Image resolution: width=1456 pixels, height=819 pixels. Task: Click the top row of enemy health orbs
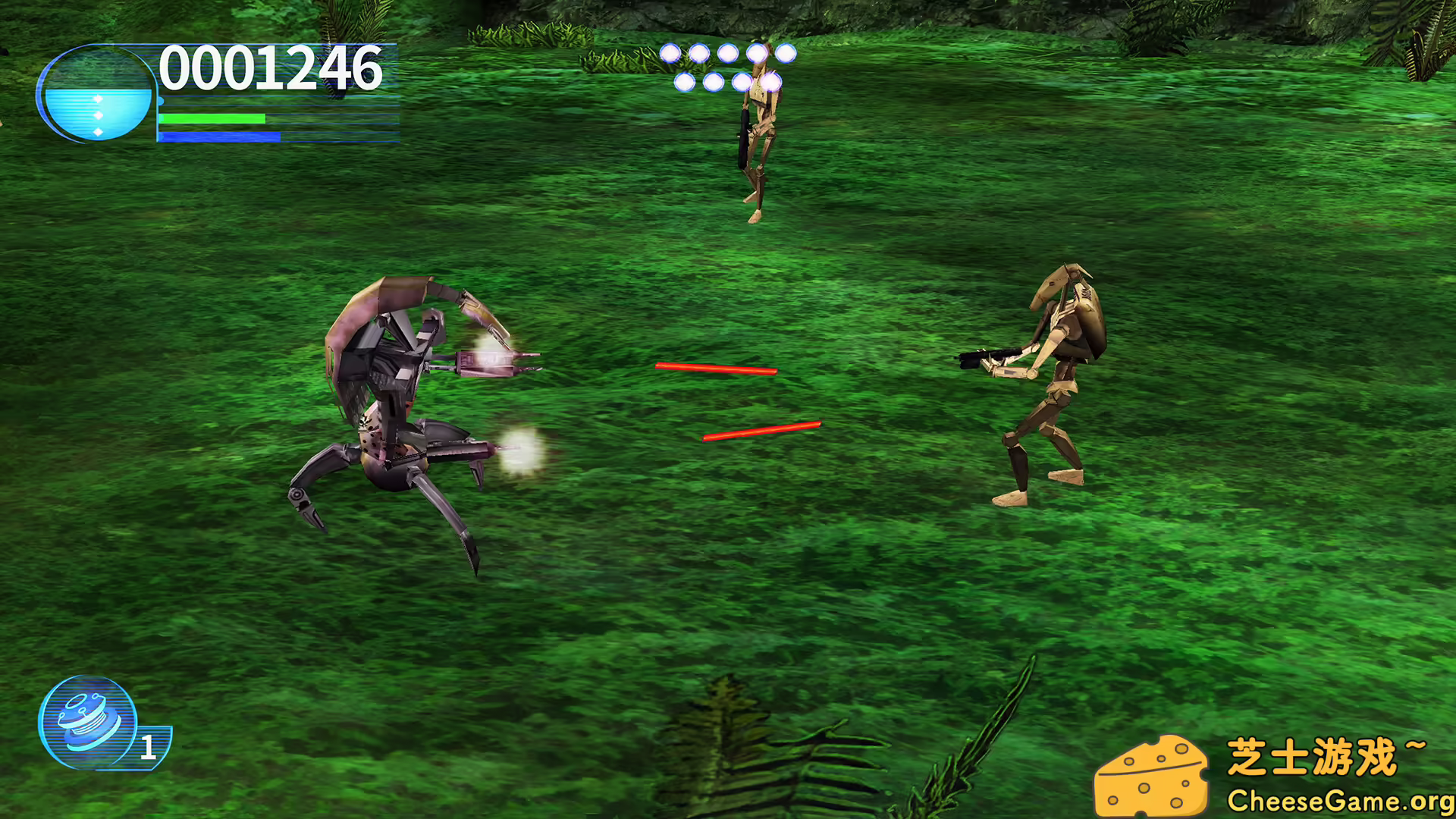[x=728, y=53]
